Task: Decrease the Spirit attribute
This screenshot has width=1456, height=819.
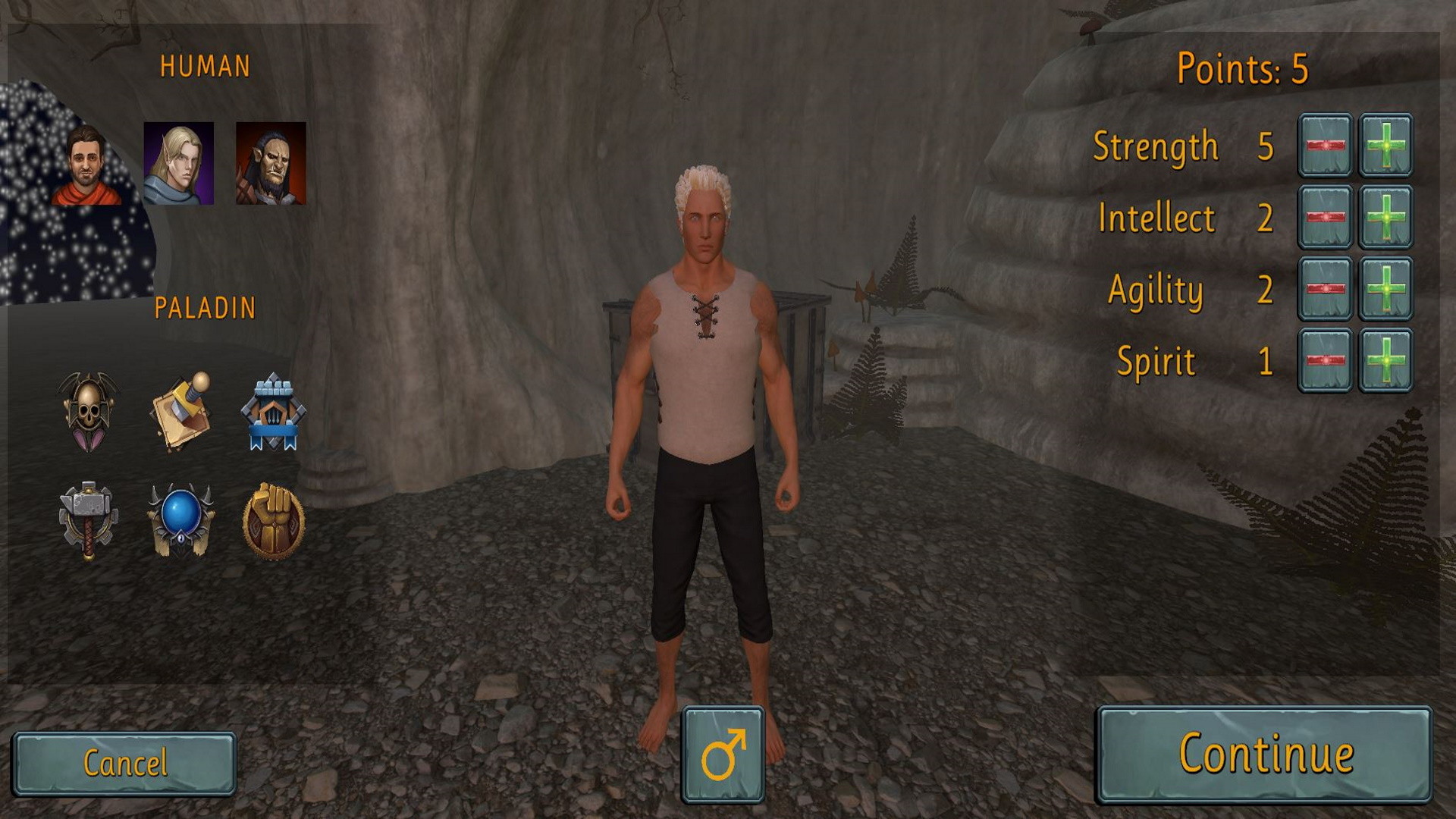Action: tap(1327, 362)
